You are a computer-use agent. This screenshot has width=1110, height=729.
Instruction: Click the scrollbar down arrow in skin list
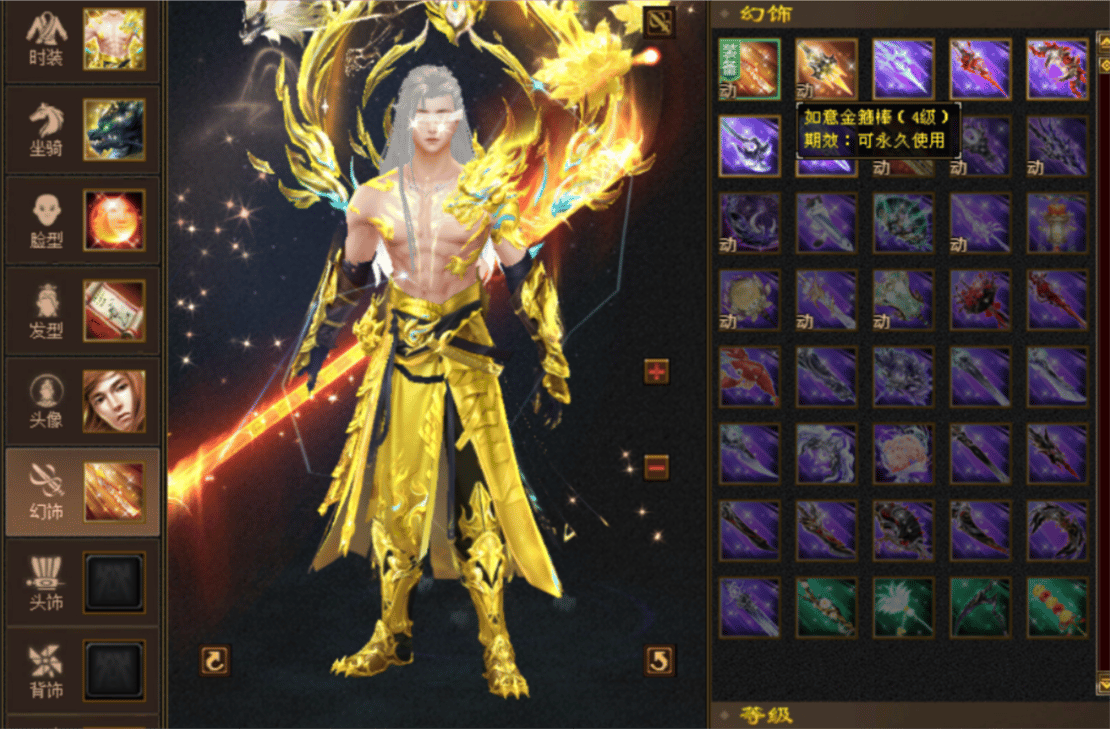point(1103,683)
